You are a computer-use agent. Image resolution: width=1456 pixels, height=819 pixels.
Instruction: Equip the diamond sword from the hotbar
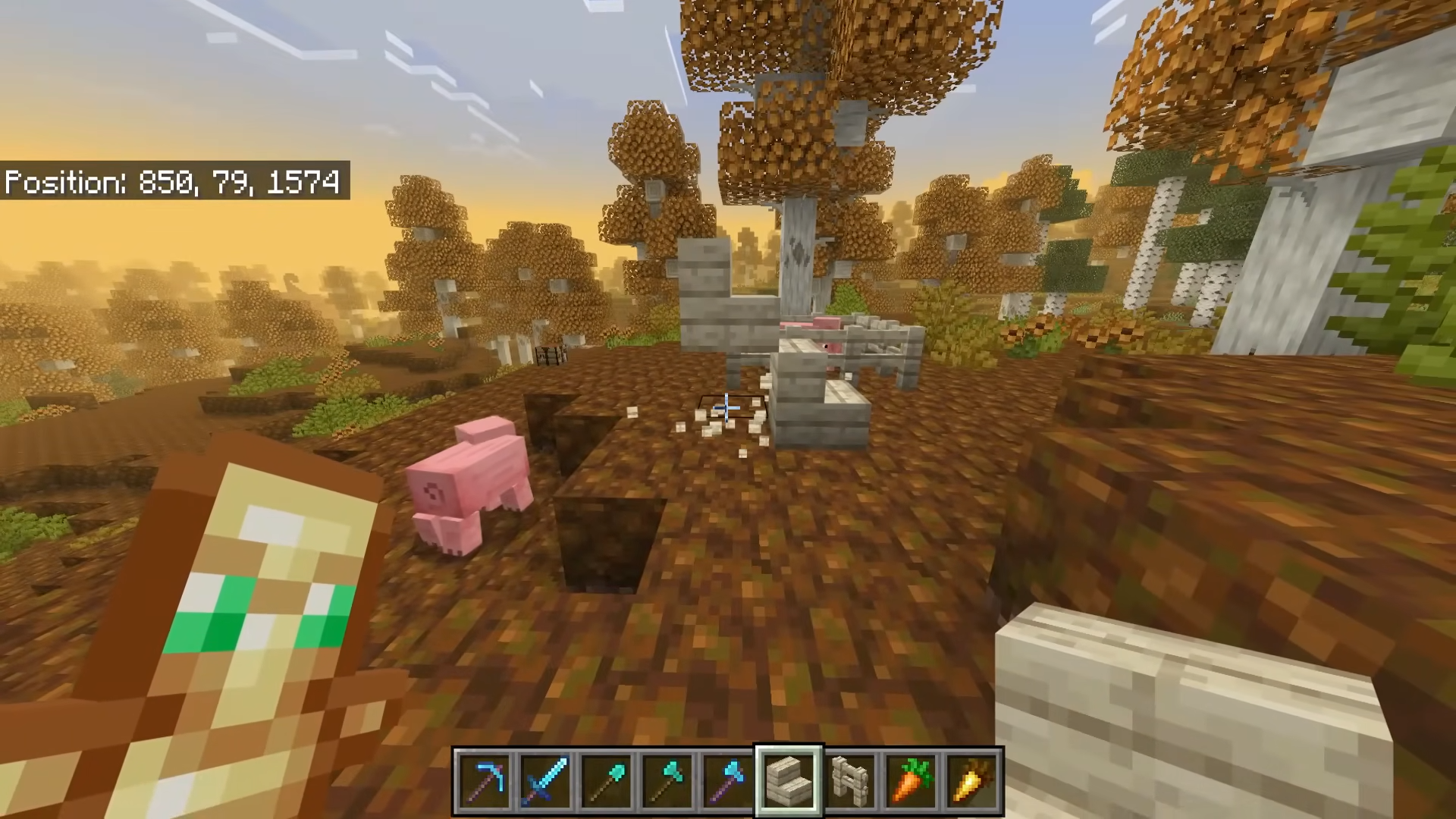pyautogui.click(x=545, y=780)
